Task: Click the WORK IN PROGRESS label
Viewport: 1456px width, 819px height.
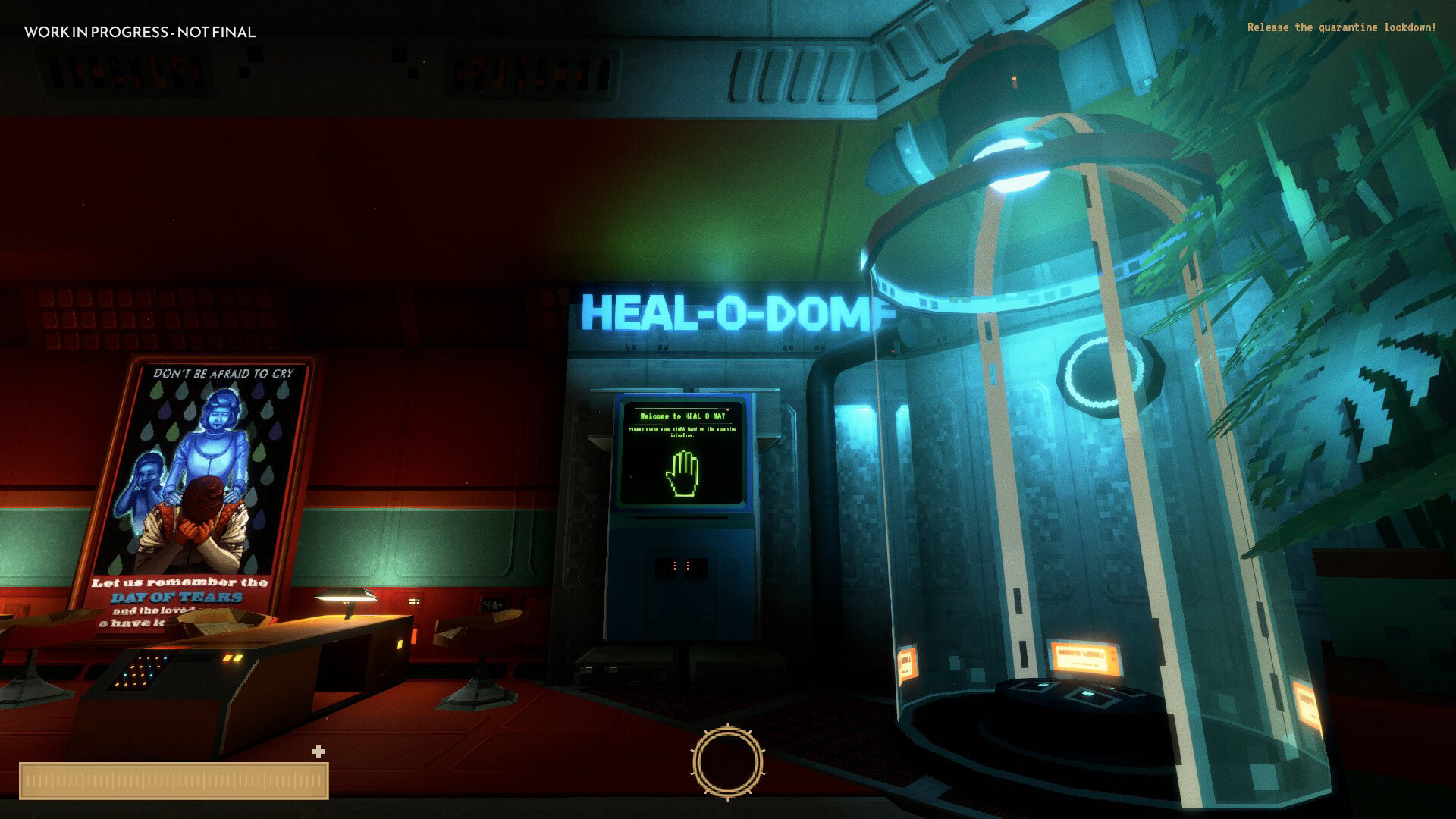Action: (140, 33)
